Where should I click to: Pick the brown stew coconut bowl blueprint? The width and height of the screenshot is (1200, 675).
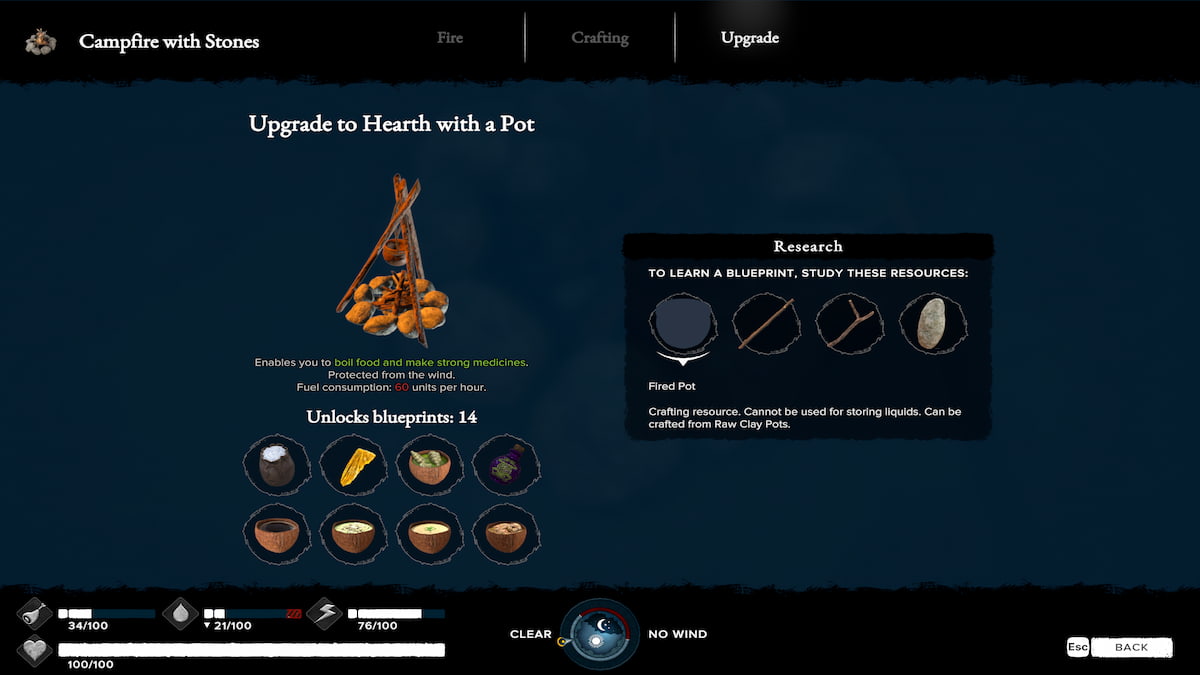(x=507, y=534)
